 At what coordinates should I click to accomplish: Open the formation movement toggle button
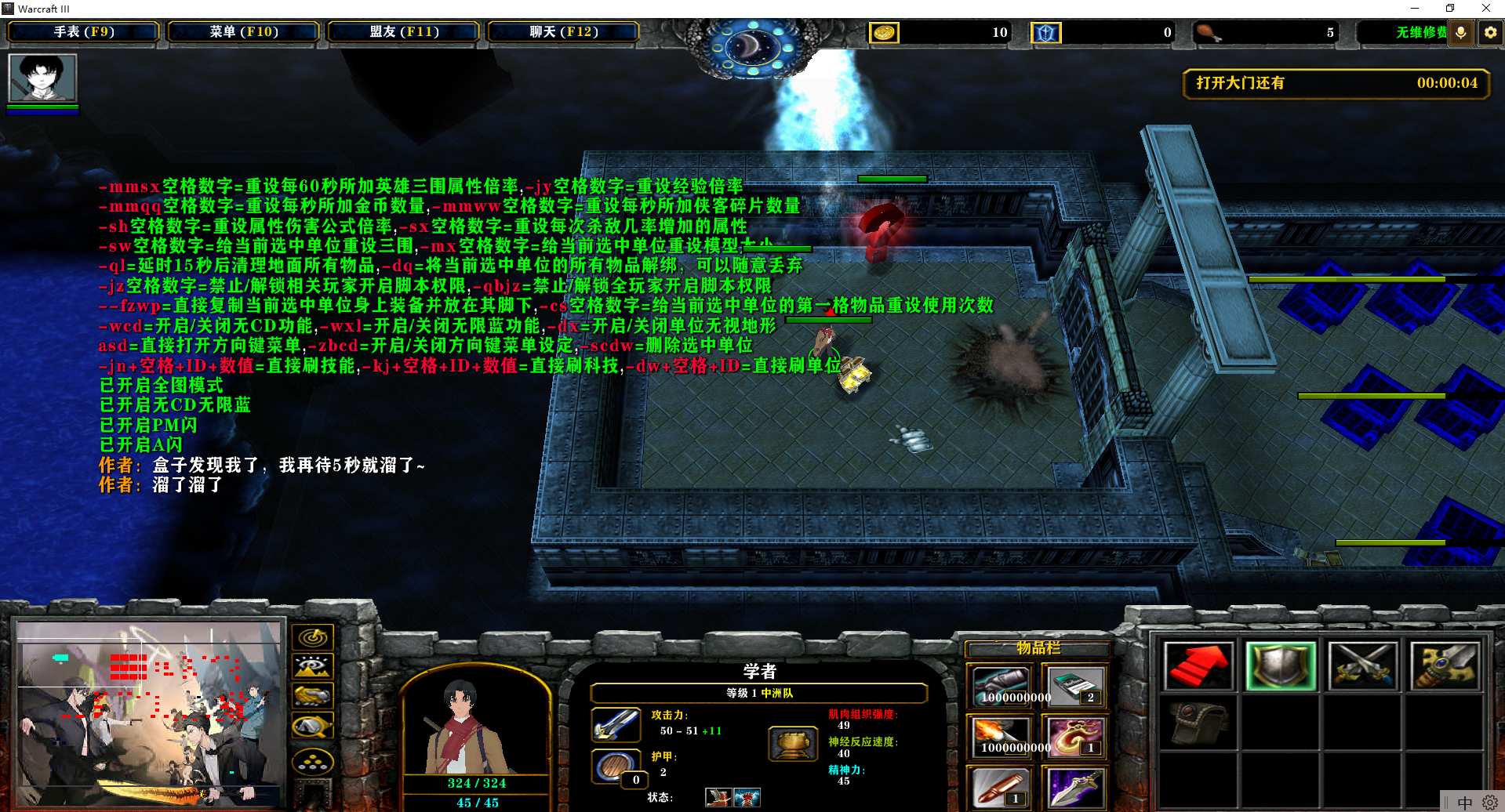tap(313, 760)
